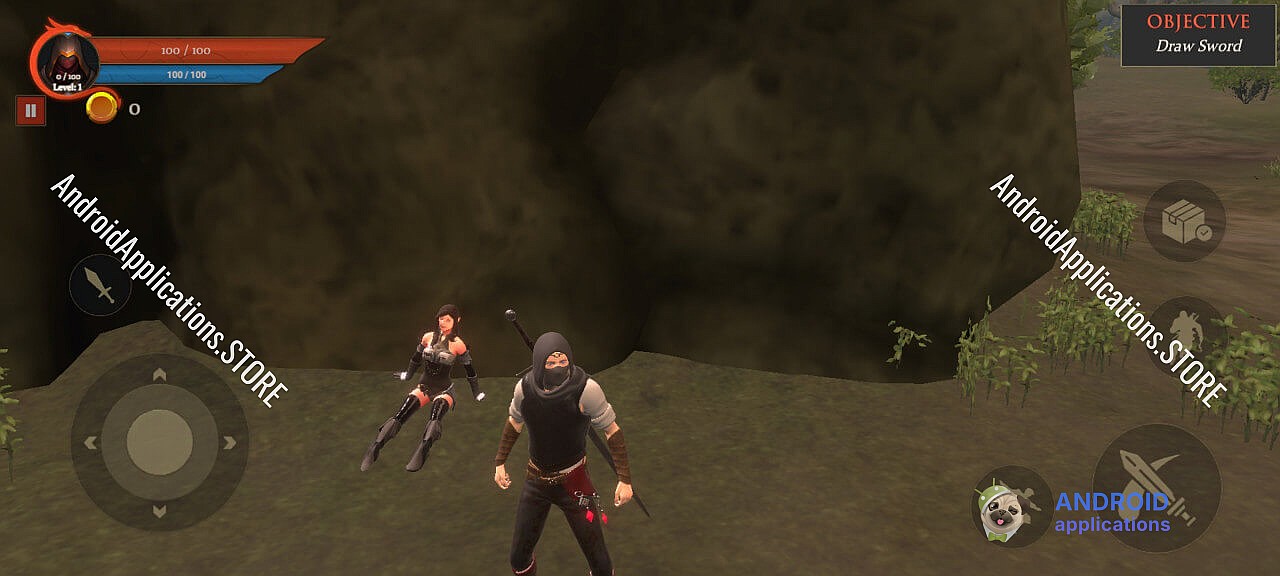
Task: Pause the game with the red button
Action: (x=30, y=110)
